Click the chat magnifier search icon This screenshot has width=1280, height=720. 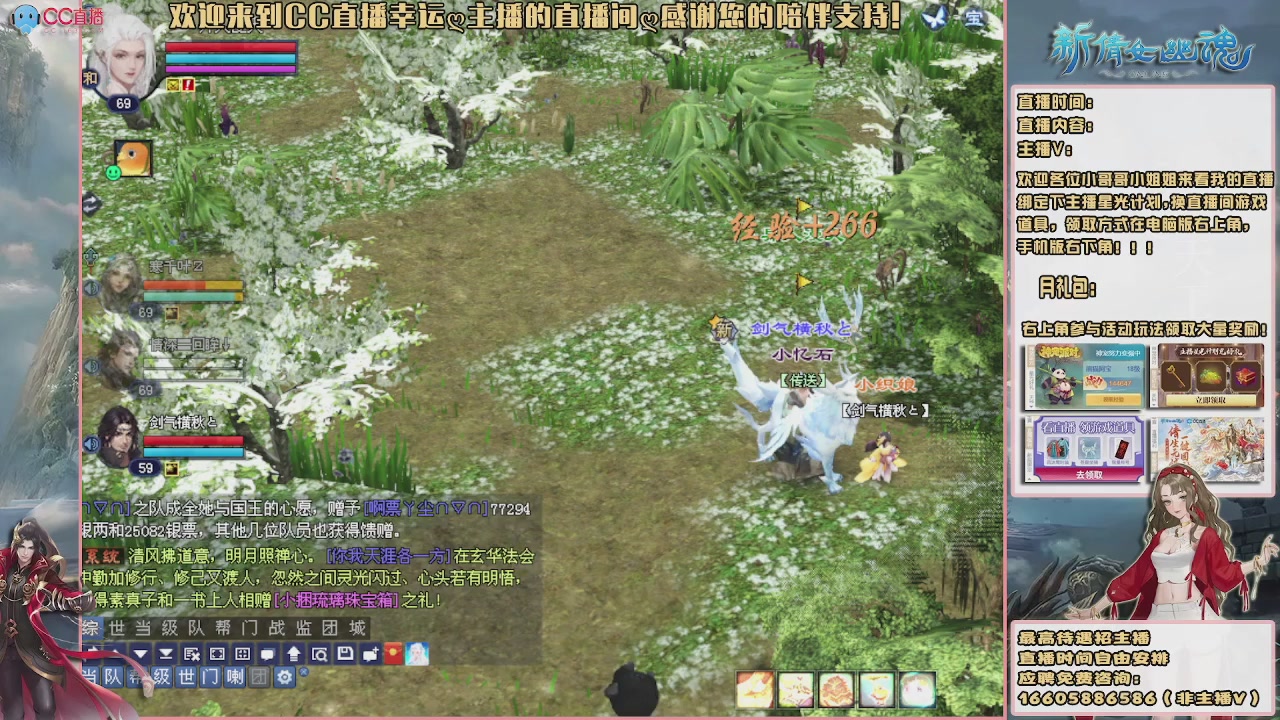pos(320,655)
